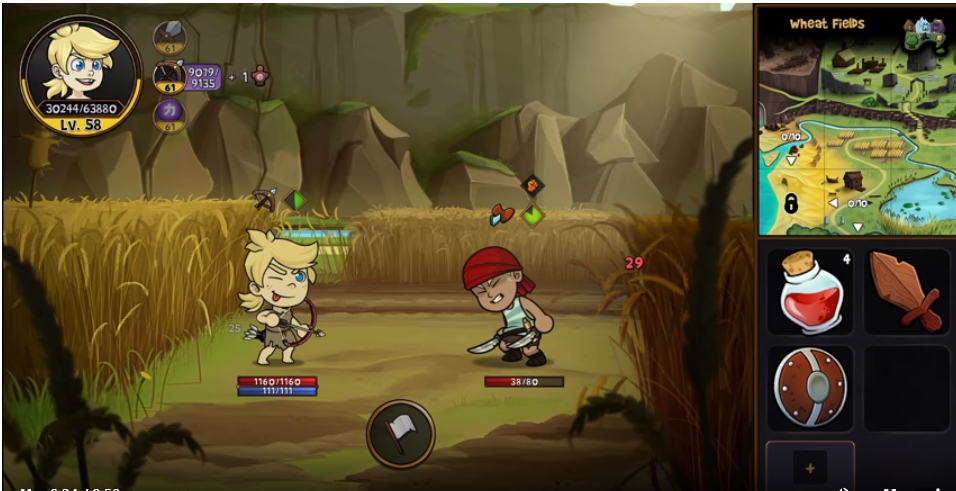This screenshot has height=491, width=956.
Task: Select the sword weapon skill icon
Action: tap(168, 37)
